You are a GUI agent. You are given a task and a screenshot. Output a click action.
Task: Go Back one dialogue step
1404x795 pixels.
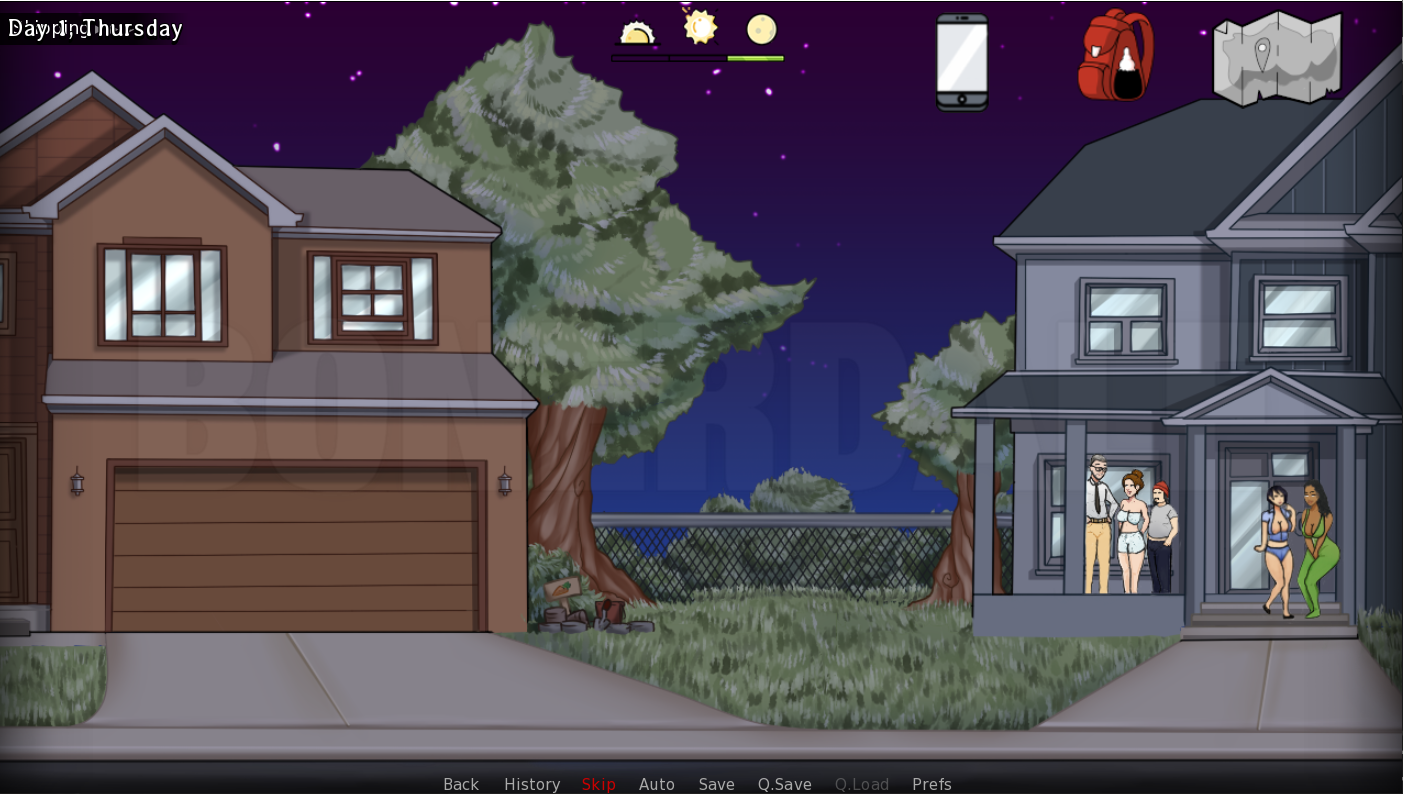[461, 784]
